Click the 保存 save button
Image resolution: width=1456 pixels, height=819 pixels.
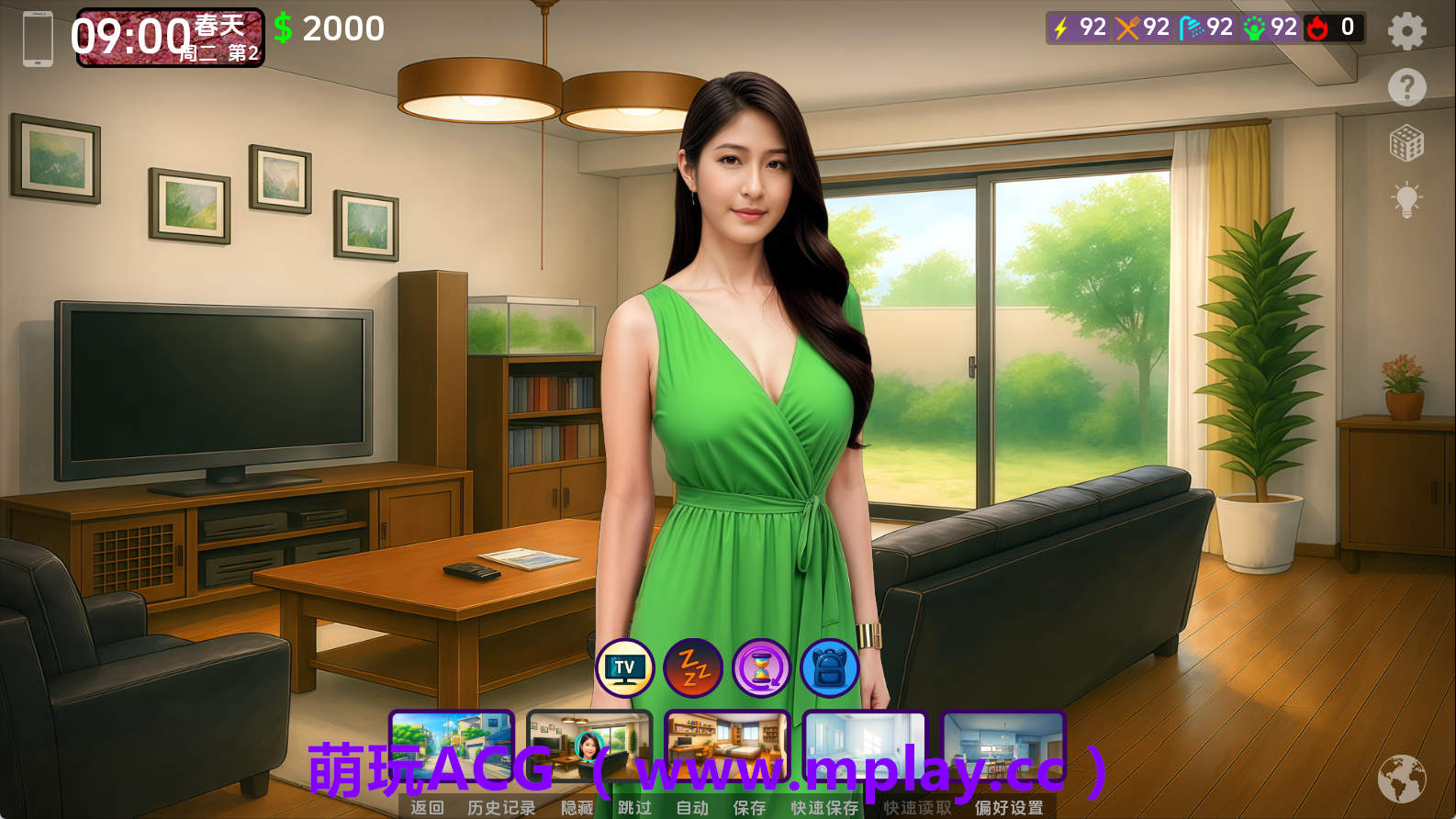[748, 808]
